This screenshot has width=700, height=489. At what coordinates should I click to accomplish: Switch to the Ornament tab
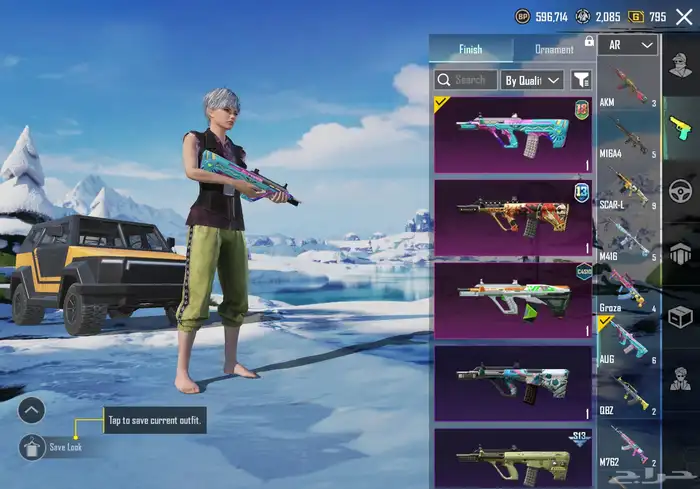pyautogui.click(x=554, y=49)
